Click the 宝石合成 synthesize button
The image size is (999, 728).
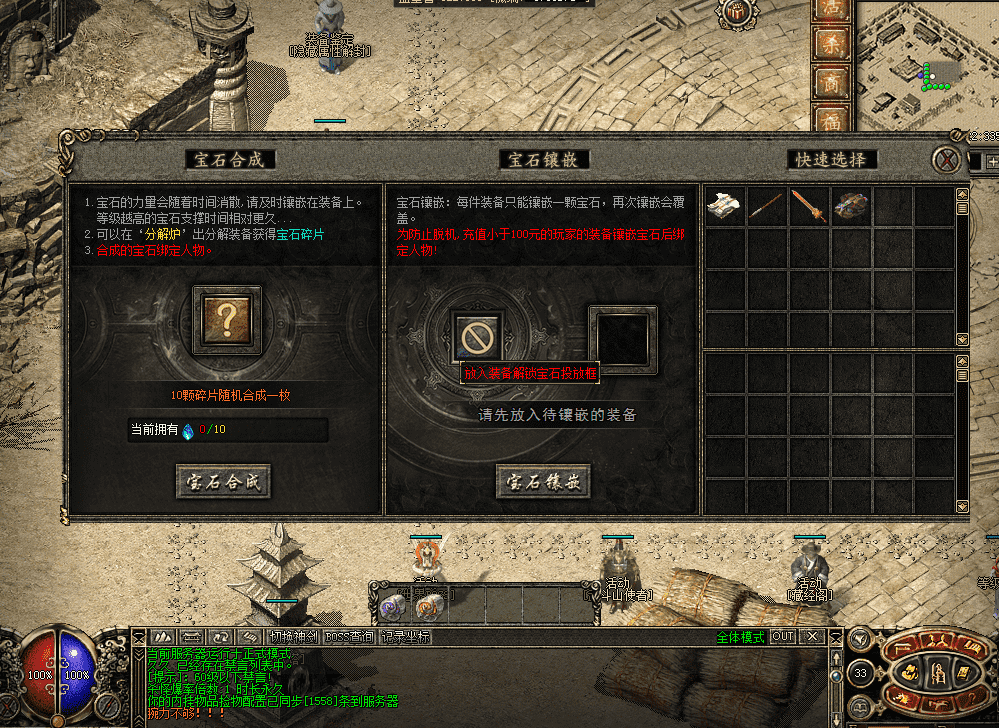coord(224,481)
